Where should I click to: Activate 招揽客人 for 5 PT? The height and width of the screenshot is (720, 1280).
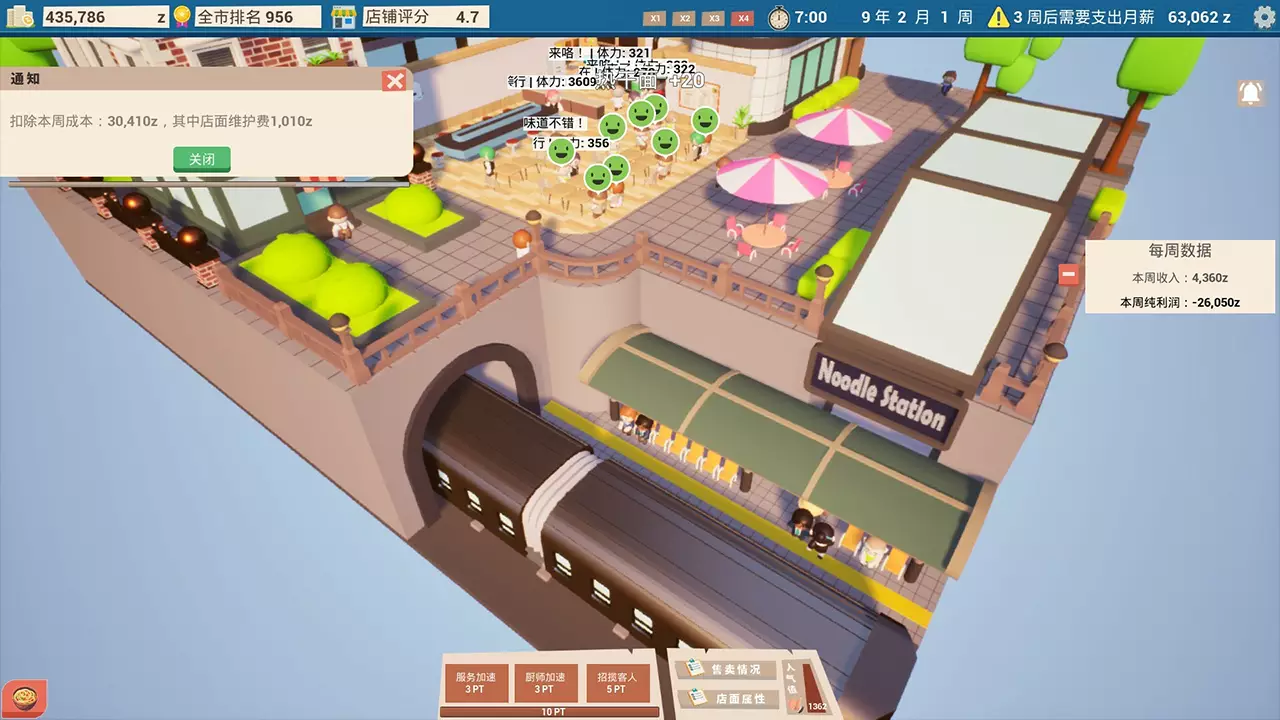[619, 681]
